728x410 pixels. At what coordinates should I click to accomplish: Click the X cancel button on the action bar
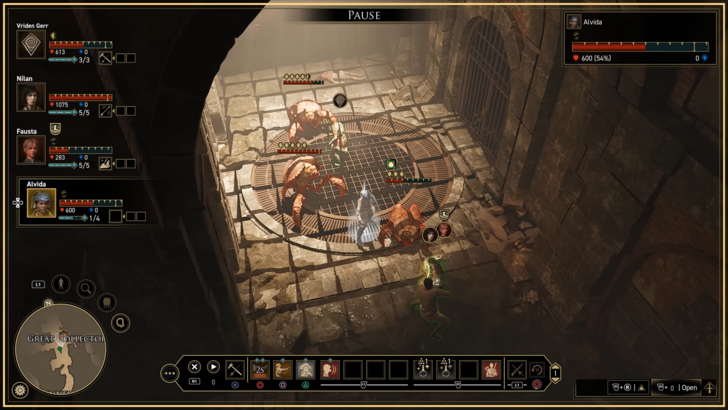click(x=195, y=368)
